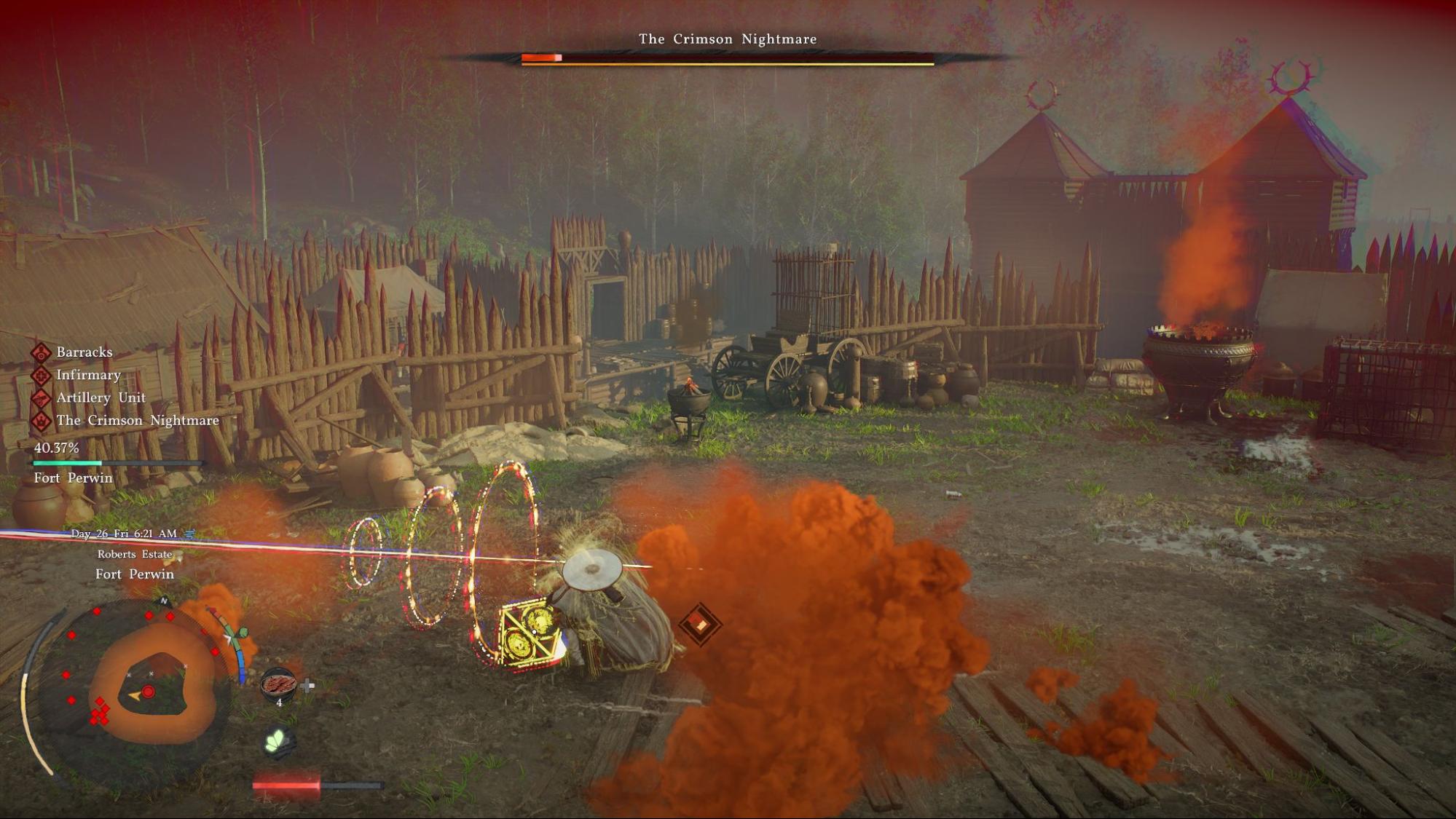Activate the glowing green butterfly icon

(x=278, y=742)
